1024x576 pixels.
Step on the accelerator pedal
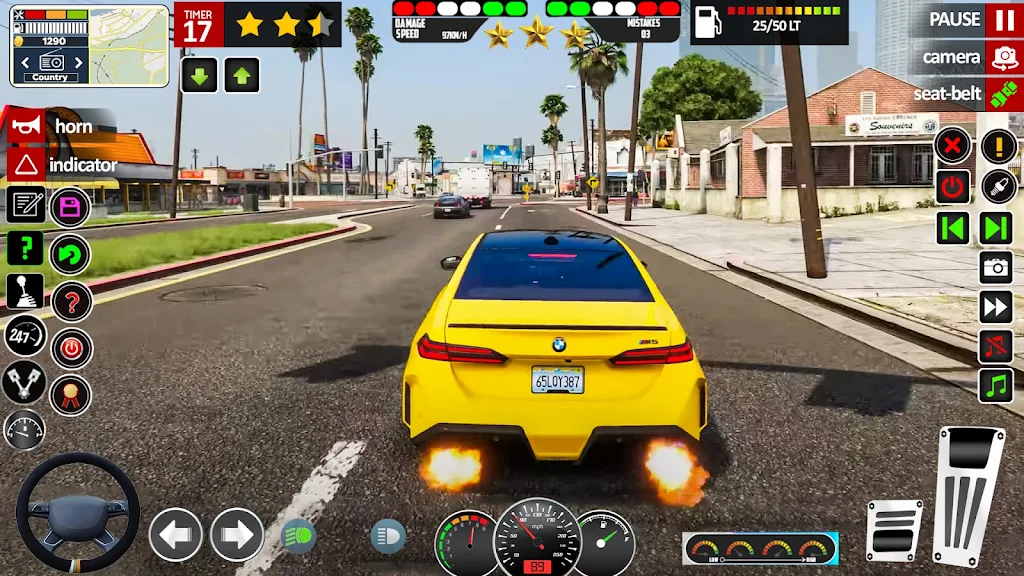968,494
